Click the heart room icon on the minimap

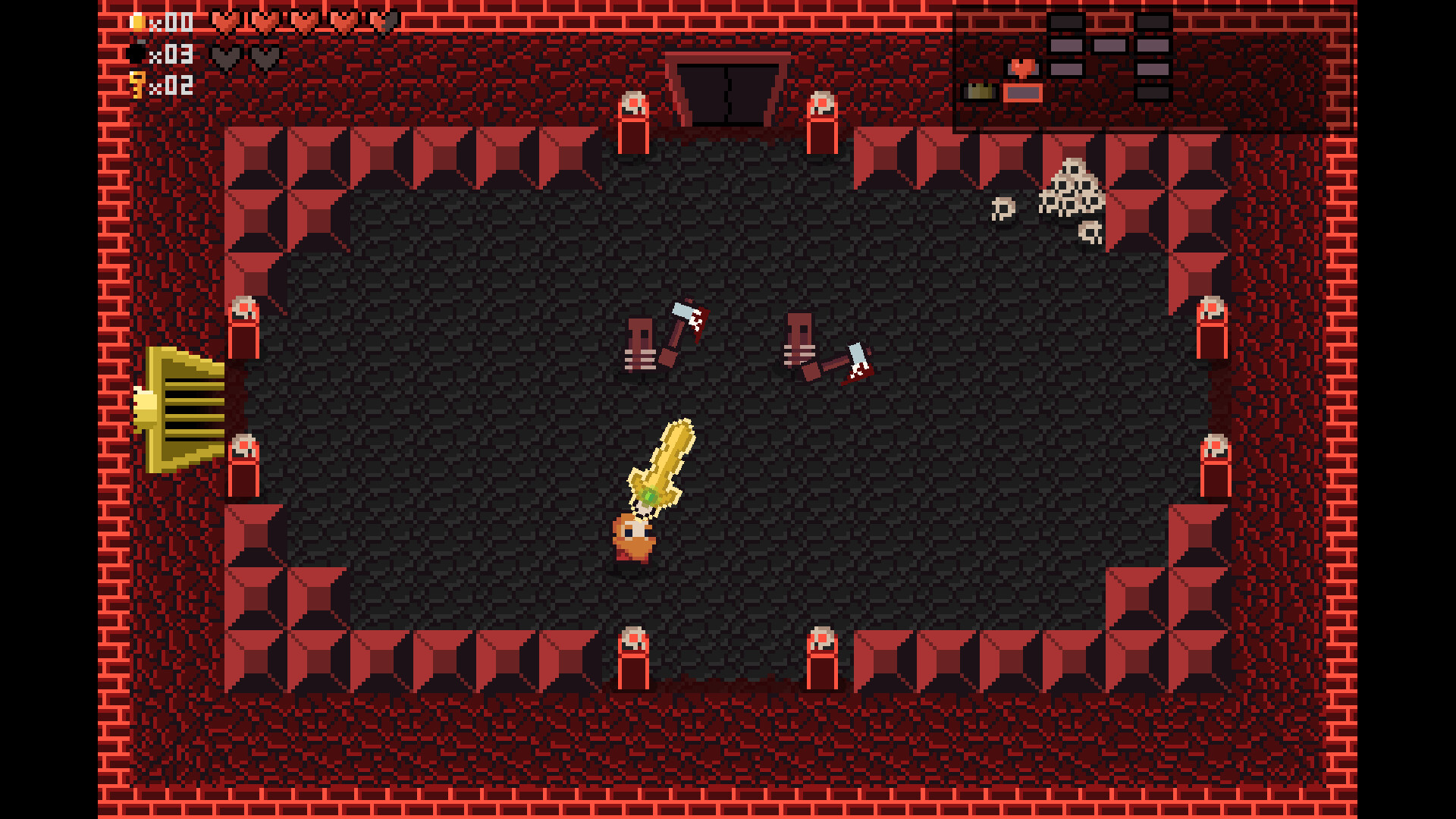1023,67
